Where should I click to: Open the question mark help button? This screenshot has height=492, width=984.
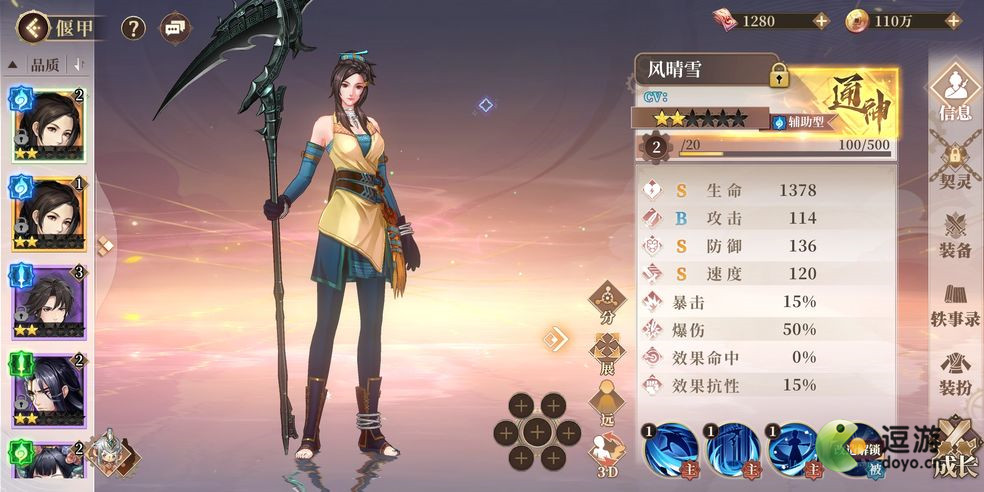click(x=133, y=28)
